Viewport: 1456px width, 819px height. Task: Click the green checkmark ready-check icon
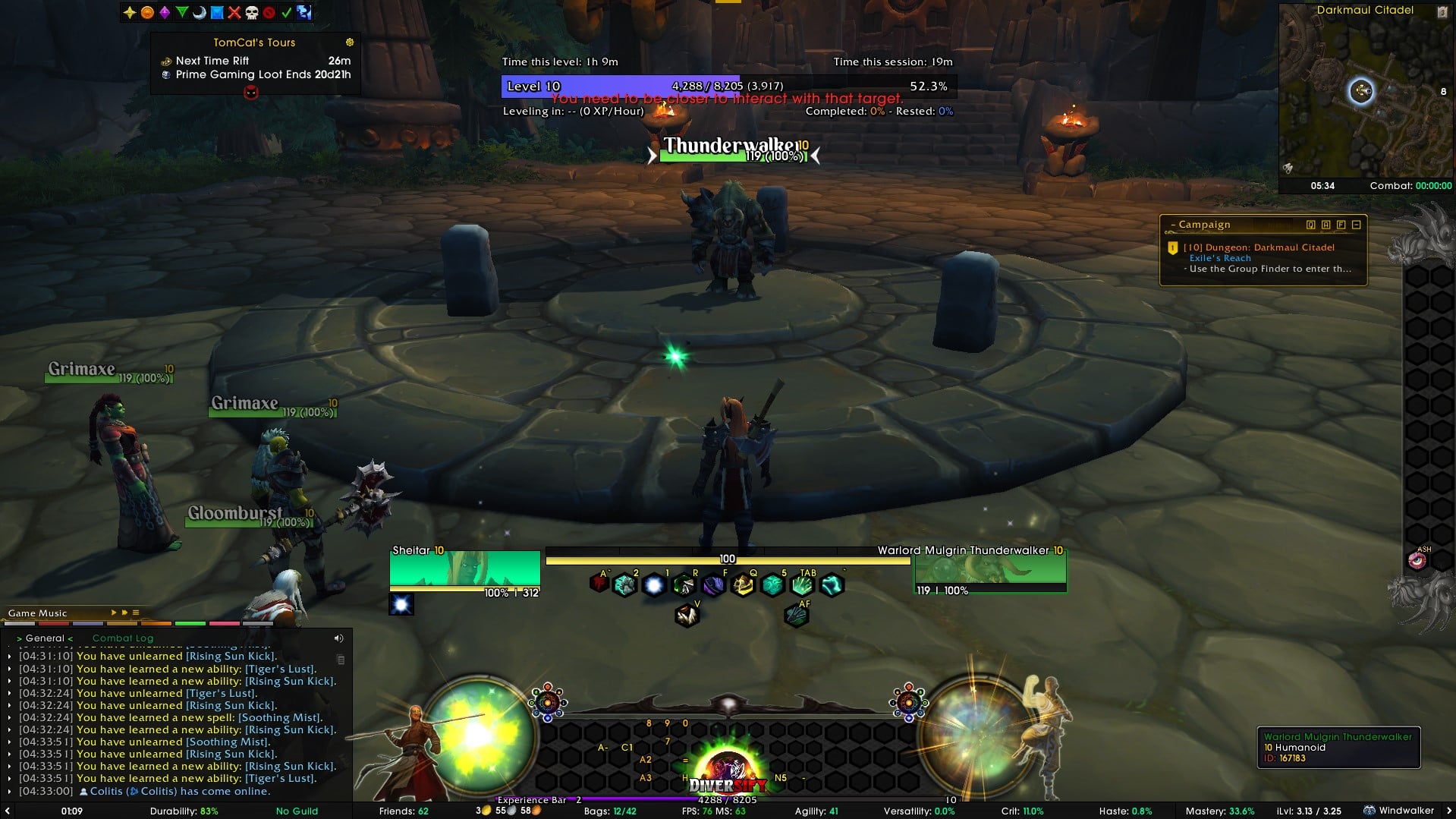287,12
